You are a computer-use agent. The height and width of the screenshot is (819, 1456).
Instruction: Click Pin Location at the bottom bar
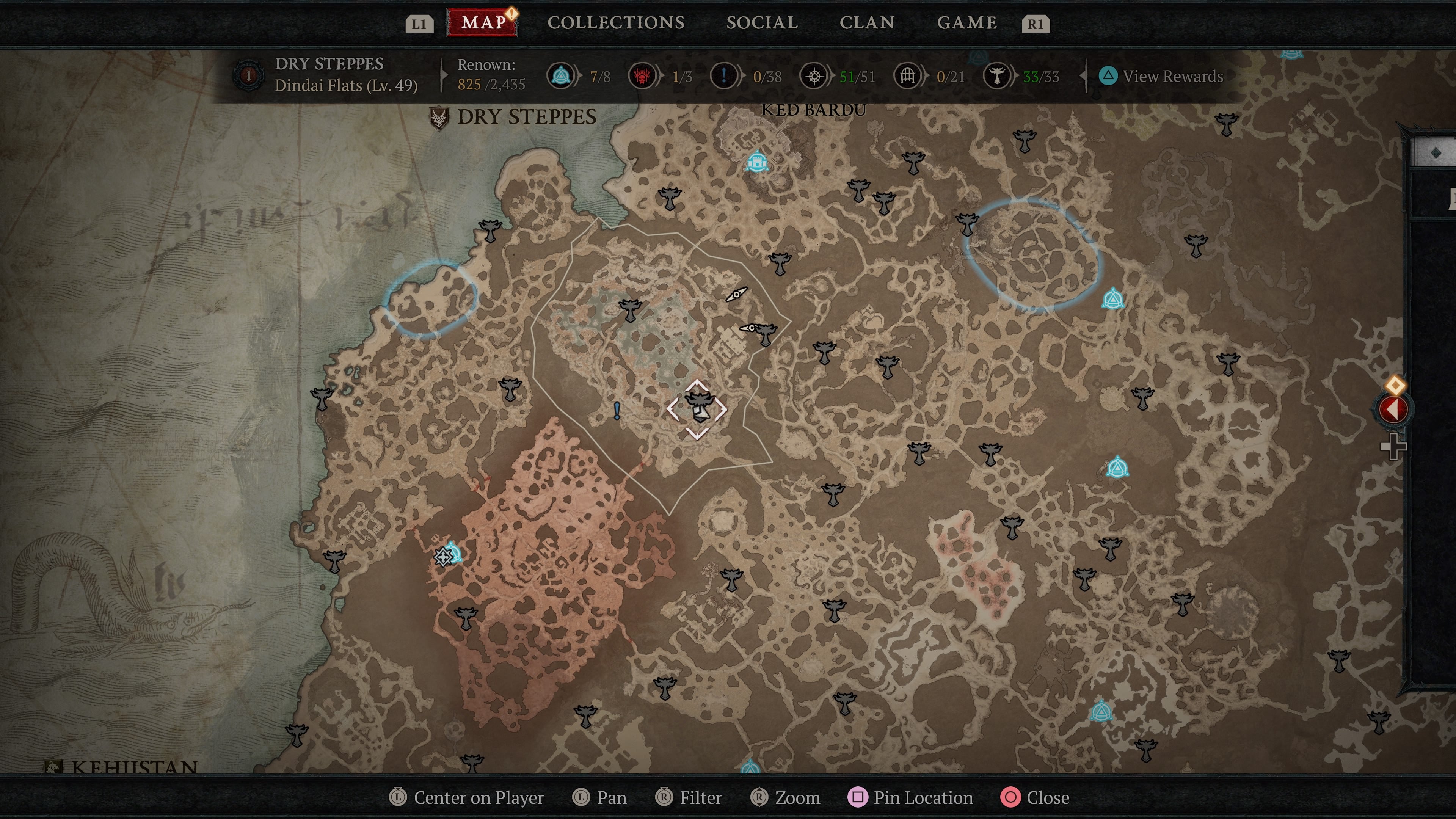[x=911, y=797]
